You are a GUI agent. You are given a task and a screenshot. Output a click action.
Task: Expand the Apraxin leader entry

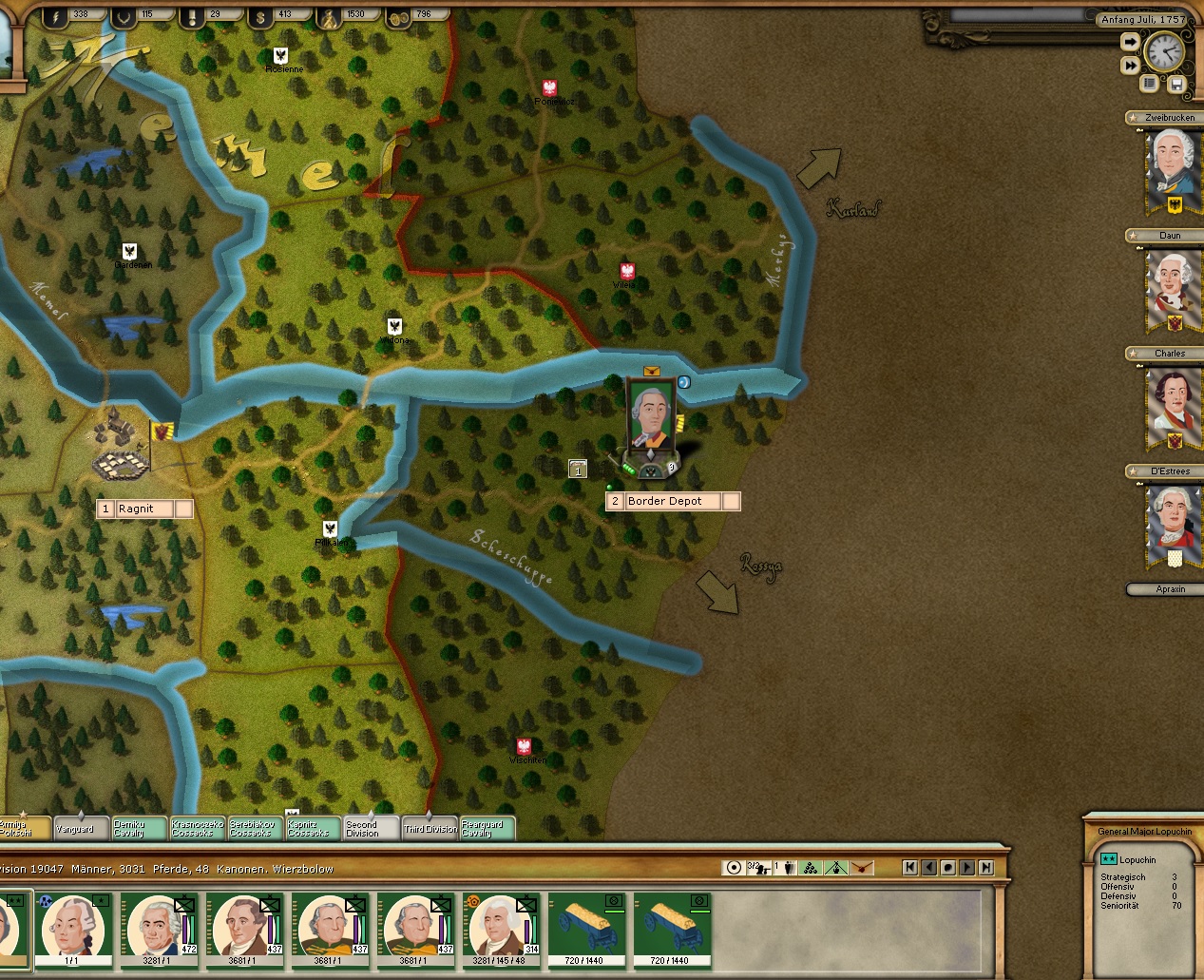click(1170, 589)
